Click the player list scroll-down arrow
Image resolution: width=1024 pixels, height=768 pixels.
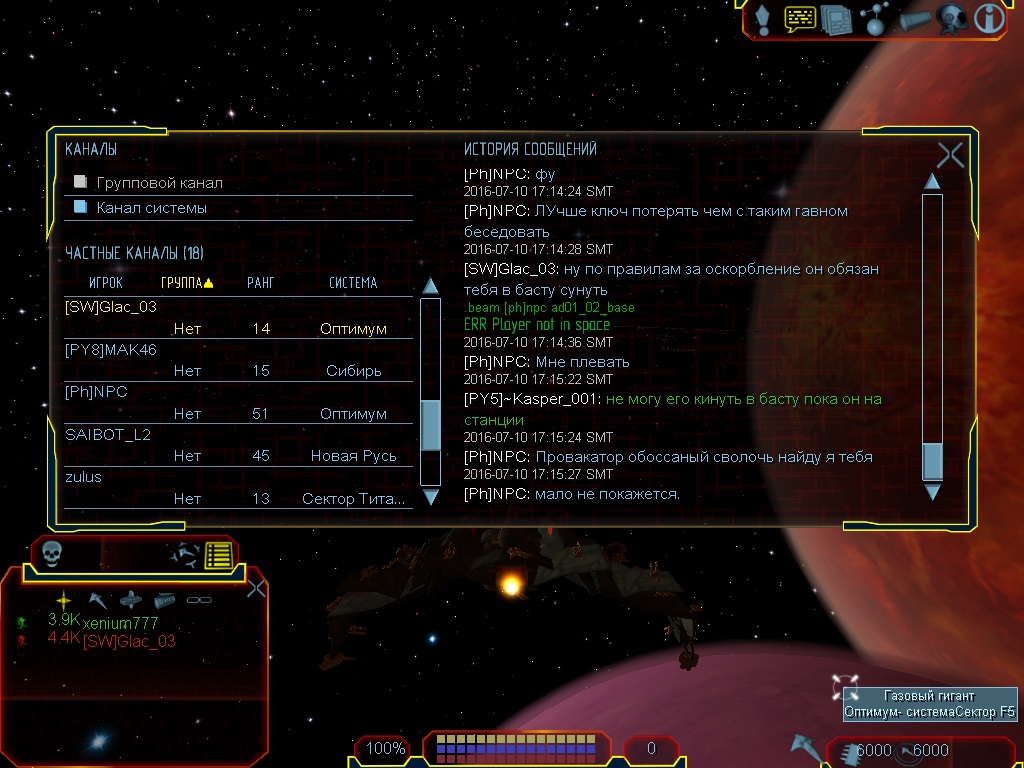[x=431, y=496]
